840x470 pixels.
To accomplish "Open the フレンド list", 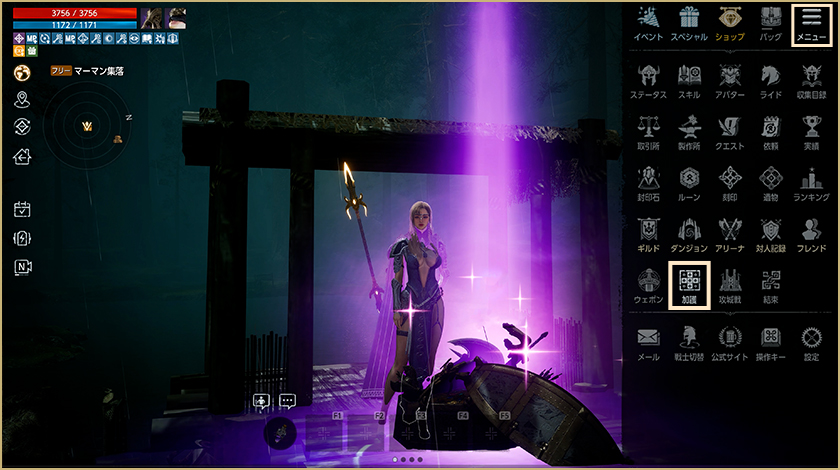I will (x=811, y=234).
